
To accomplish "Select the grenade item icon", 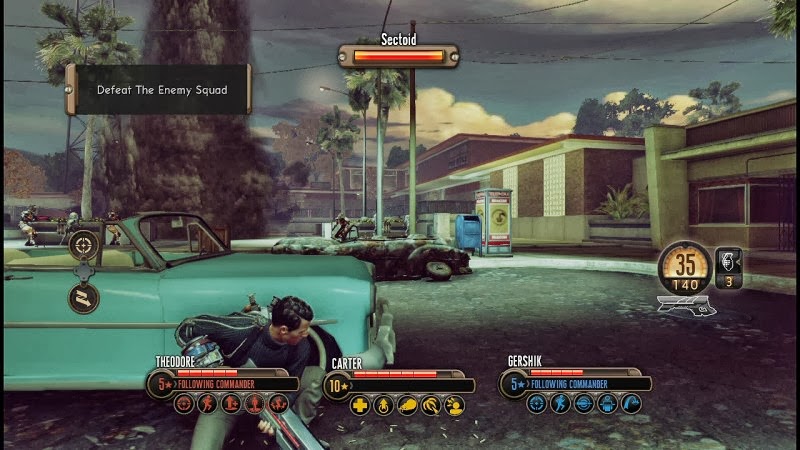I will (x=727, y=262).
